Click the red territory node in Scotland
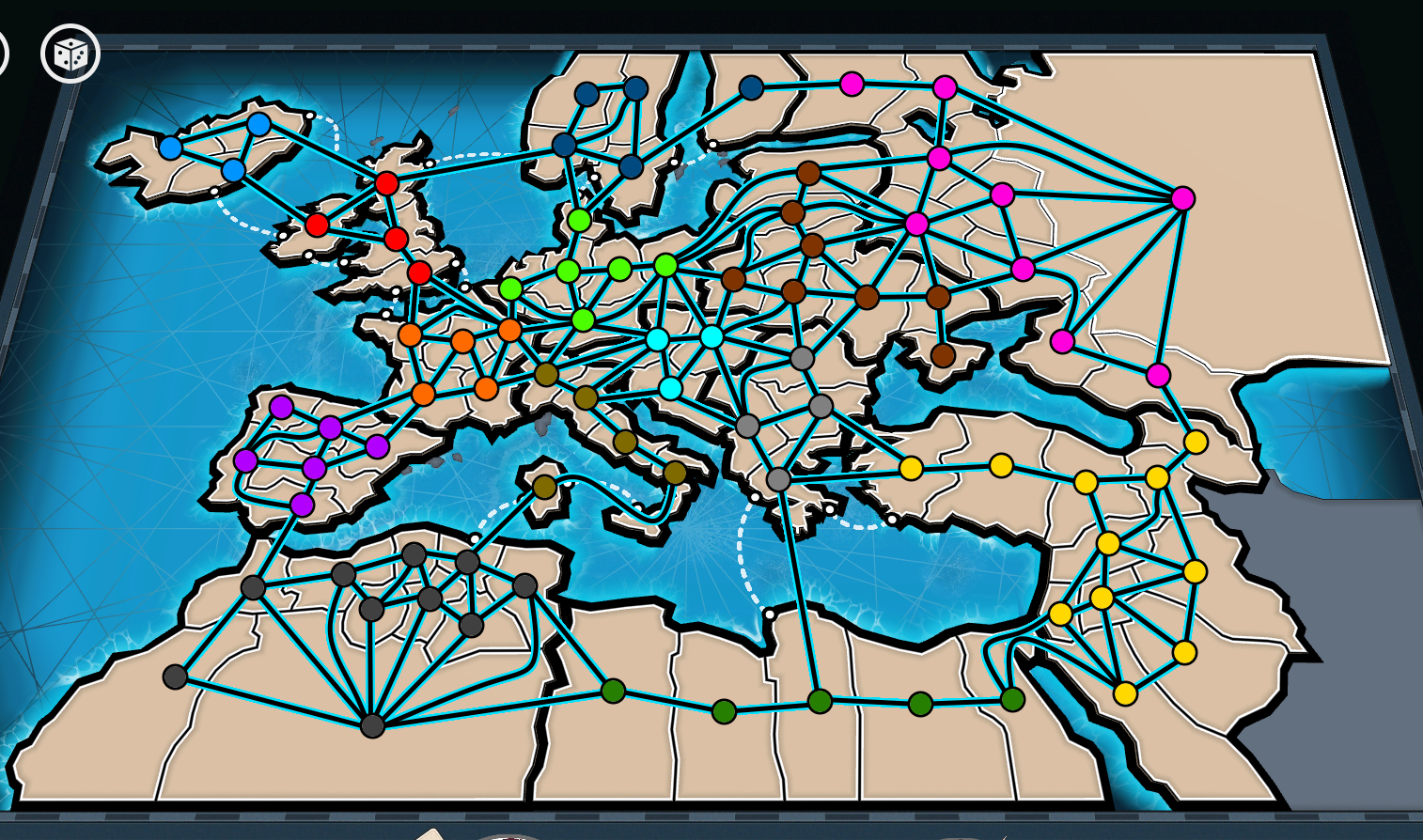Image resolution: width=1423 pixels, height=840 pixels. click(388, 184)
